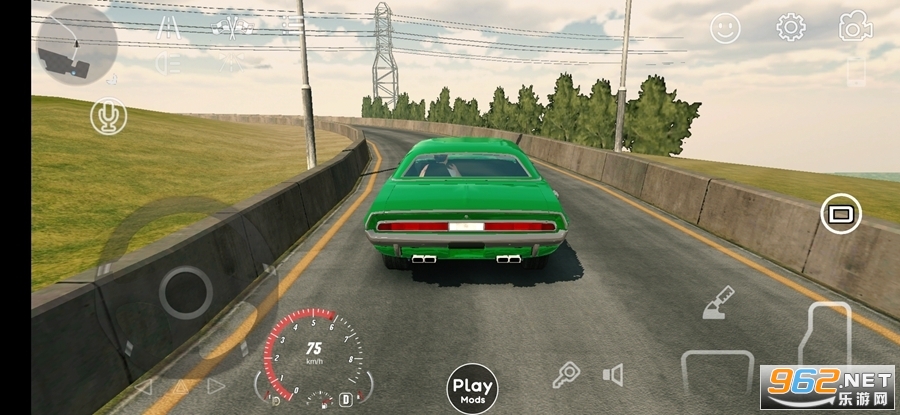Open the list menu icon

[292, 26]
